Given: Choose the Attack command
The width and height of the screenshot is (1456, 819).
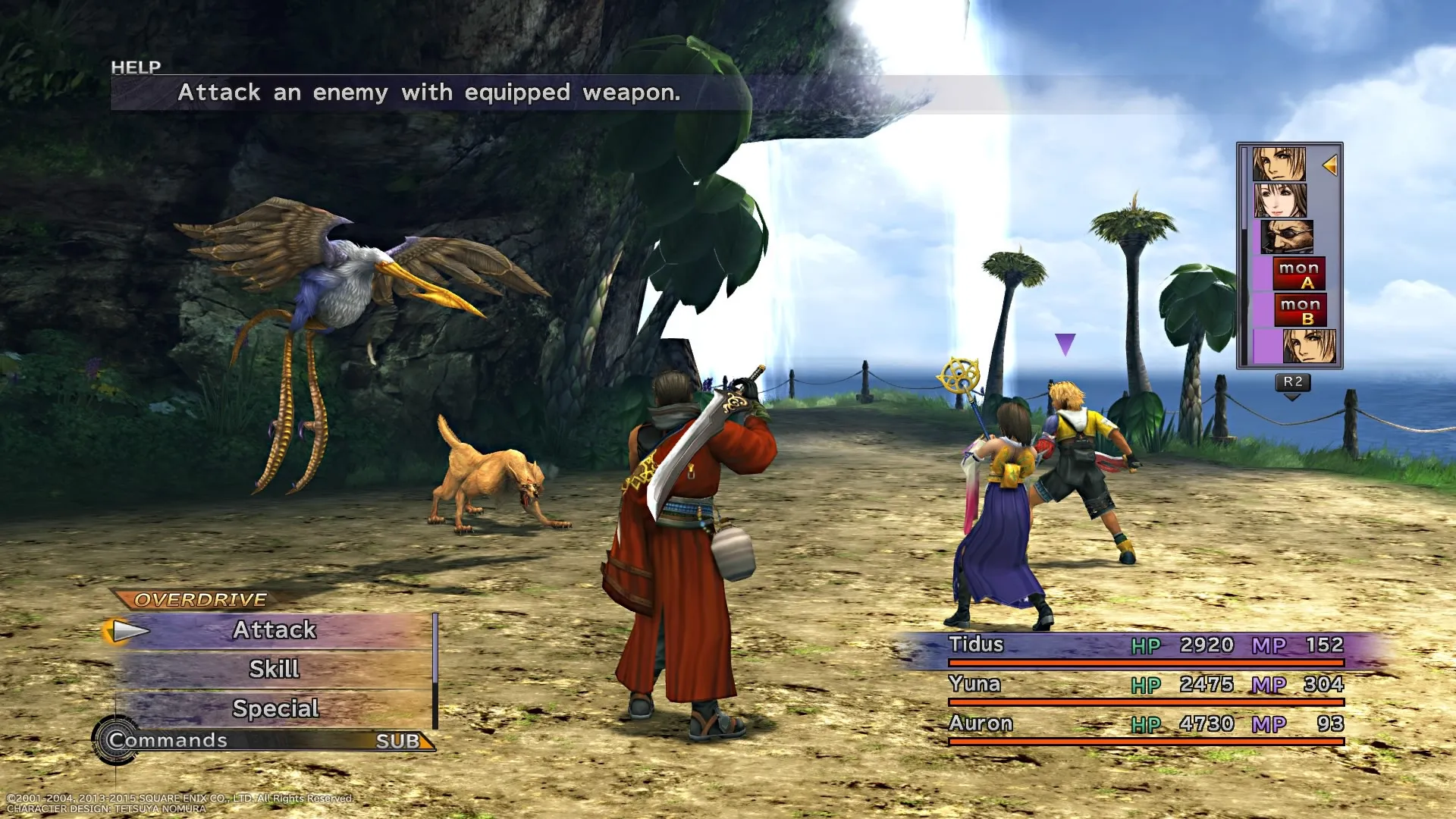Looking at the screenshot, I should tap(275, 630).
